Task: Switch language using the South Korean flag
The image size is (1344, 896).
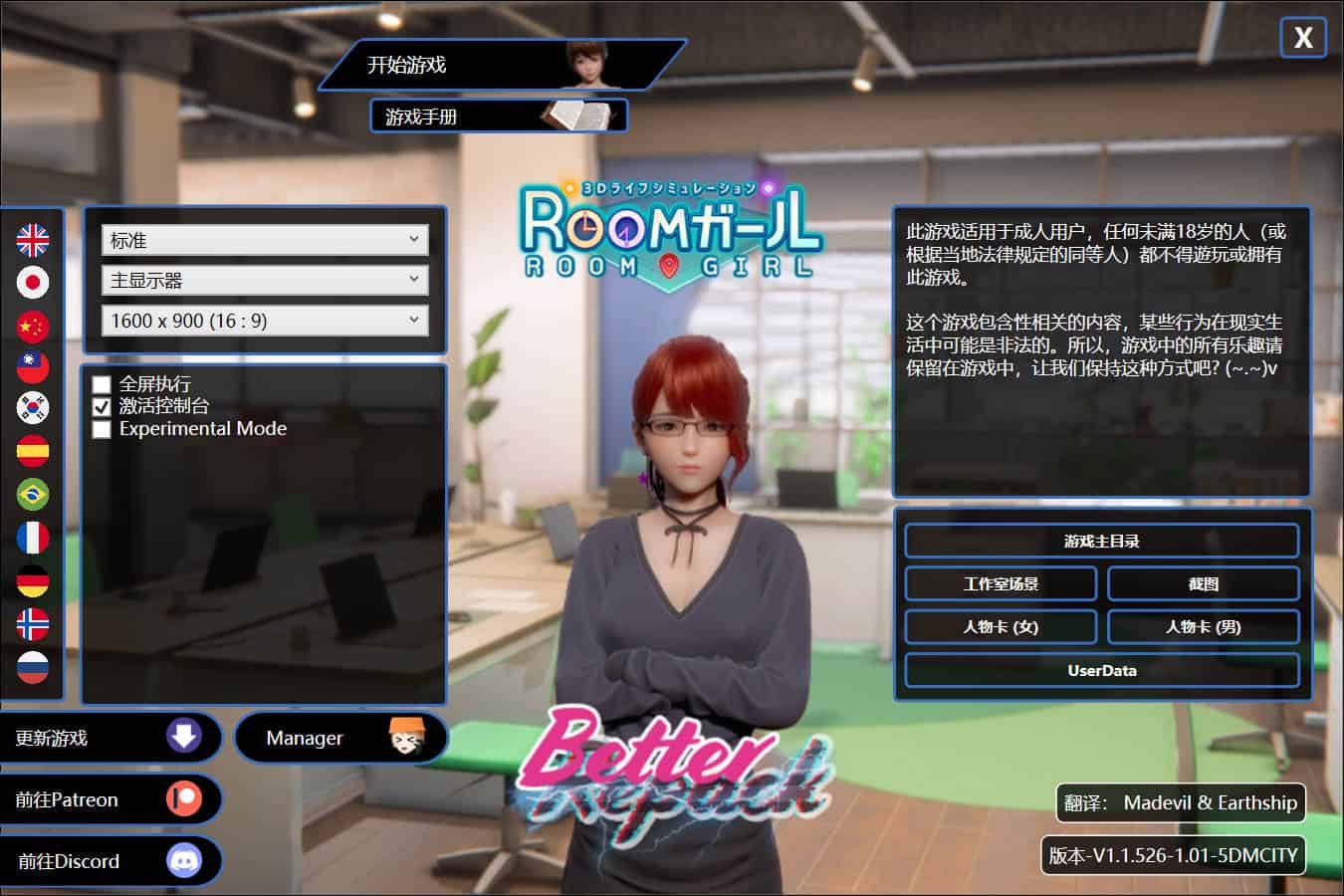Action: coord(33,407)
